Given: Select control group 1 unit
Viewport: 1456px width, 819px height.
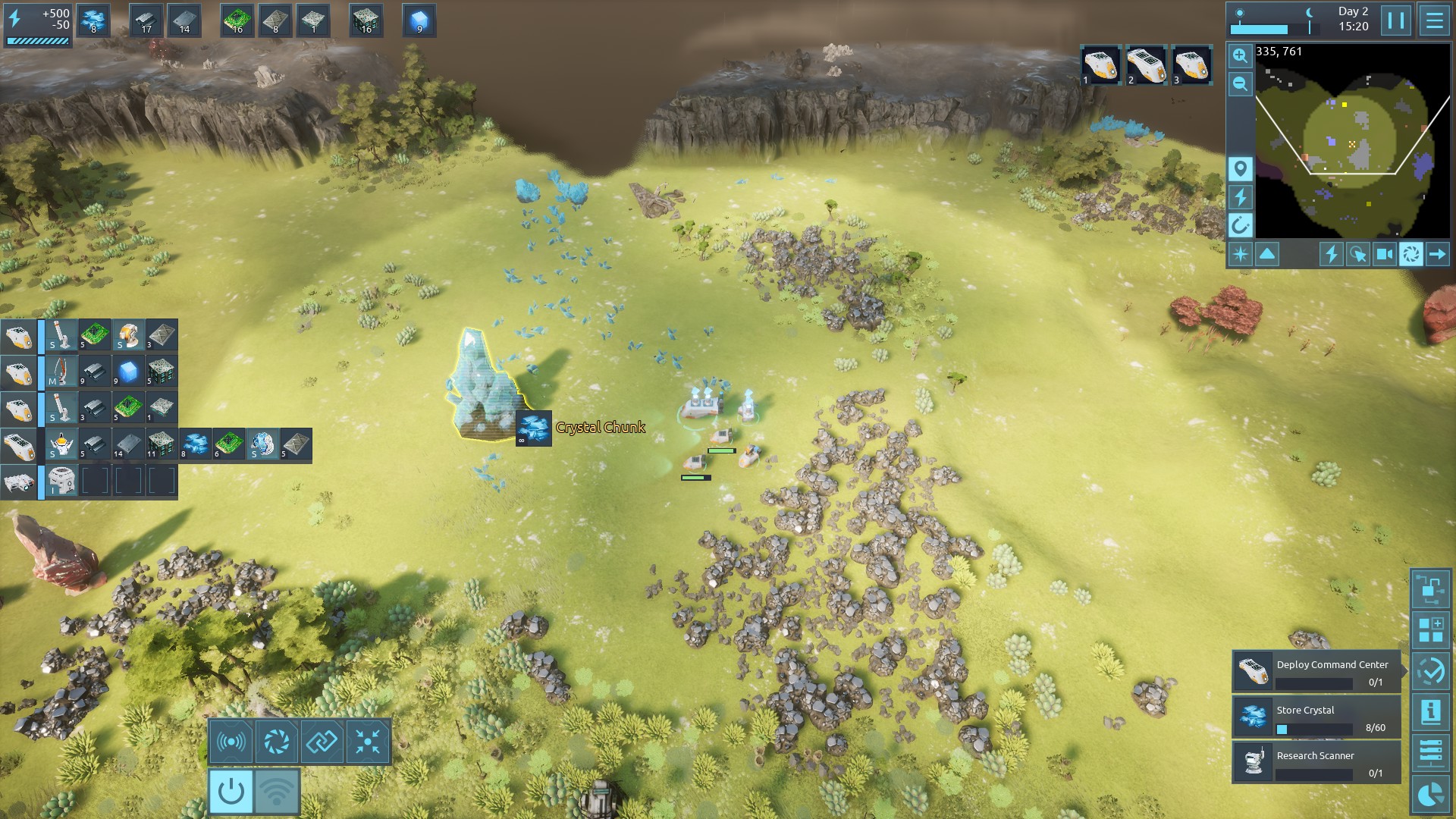Looking at the screenshot, I should click(1100, 65).
